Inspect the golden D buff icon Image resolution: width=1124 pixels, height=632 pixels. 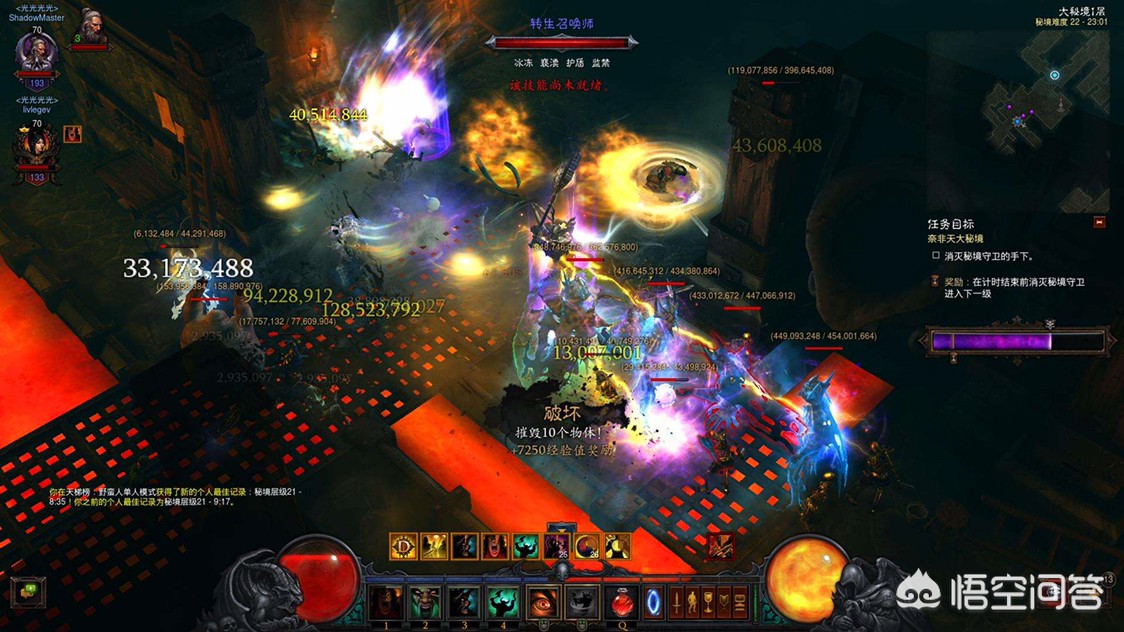[403, 546]
